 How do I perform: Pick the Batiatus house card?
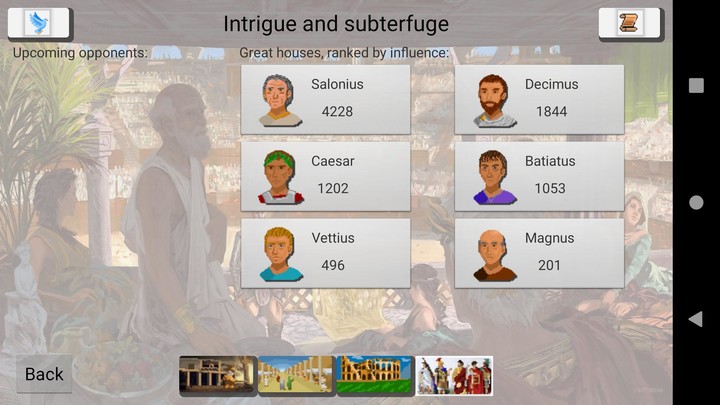[x=539, y=176]
